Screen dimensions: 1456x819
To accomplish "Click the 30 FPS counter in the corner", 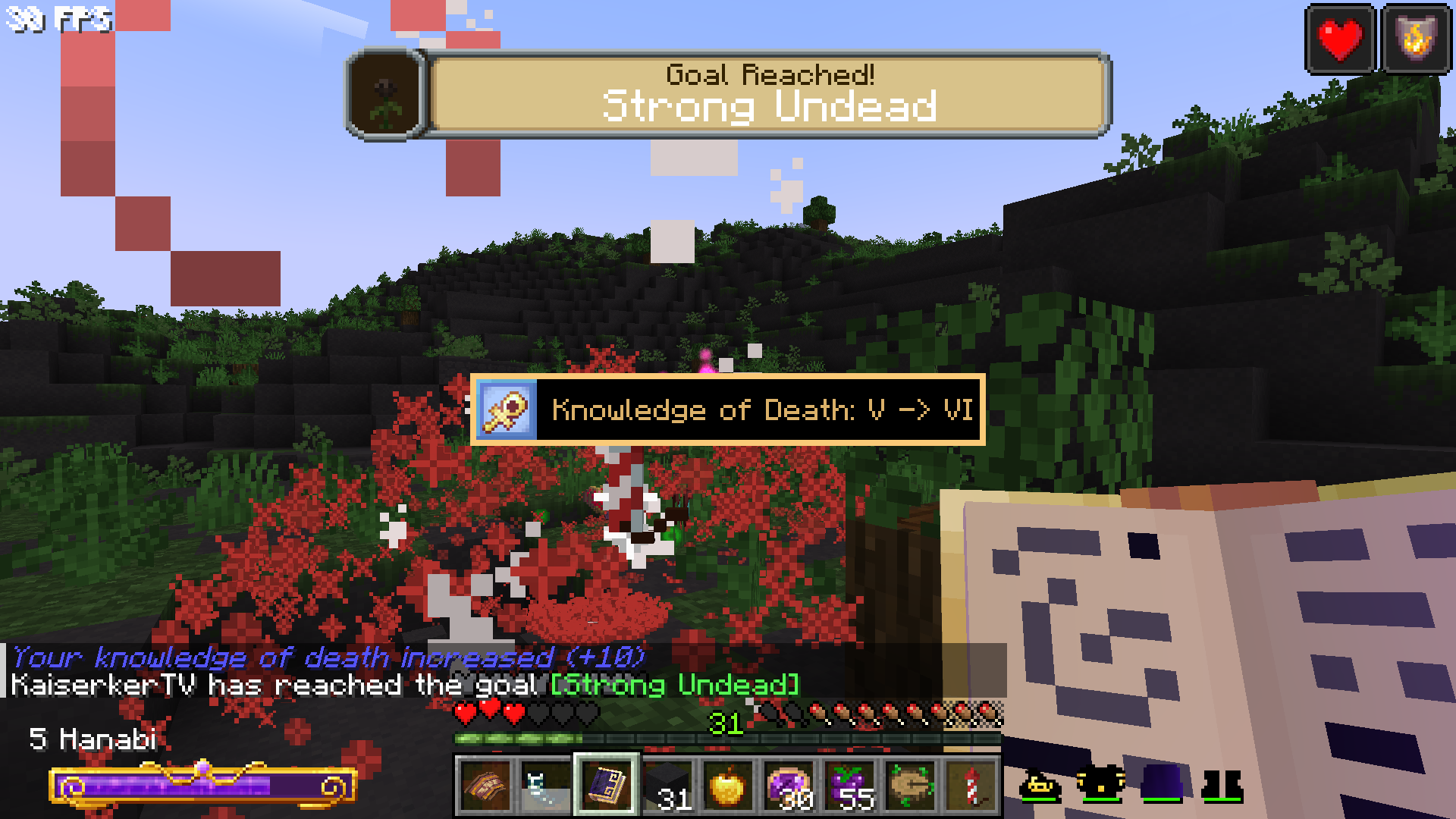I will 57,18.
